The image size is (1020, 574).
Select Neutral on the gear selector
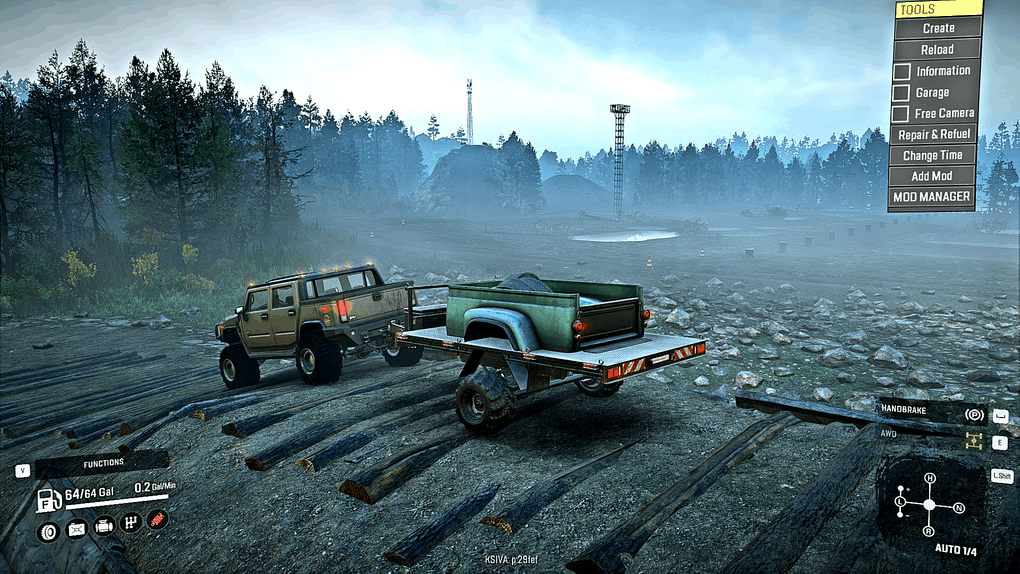[x=958, y=507]
